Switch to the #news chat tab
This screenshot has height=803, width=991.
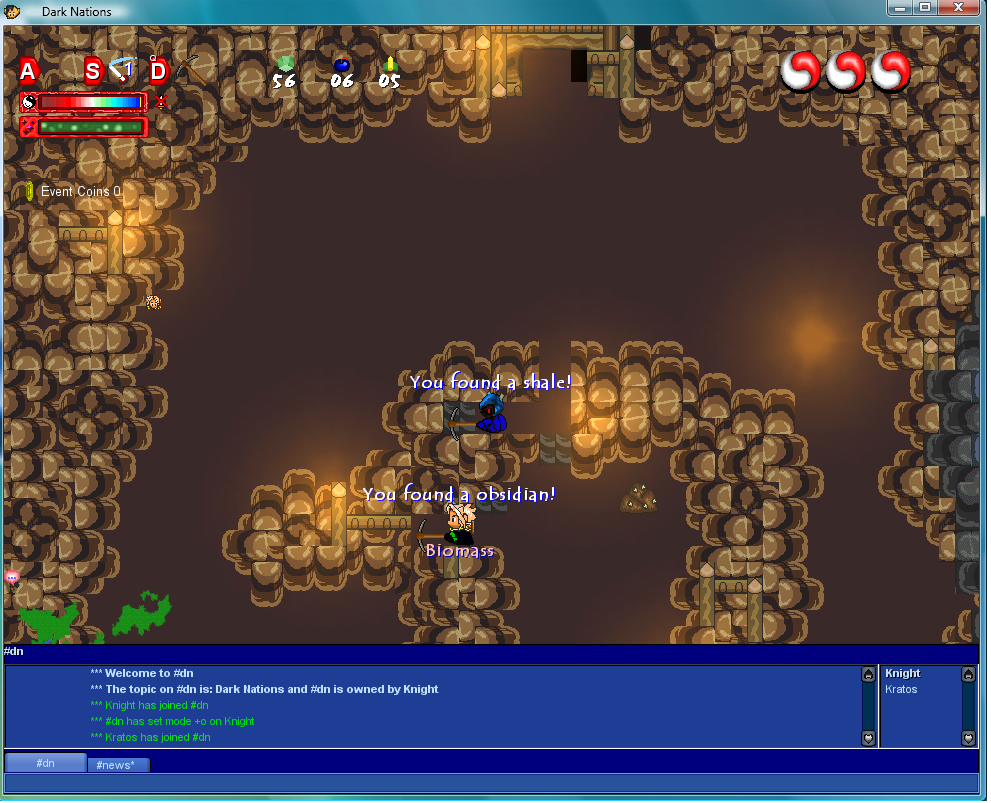[119, 765]
